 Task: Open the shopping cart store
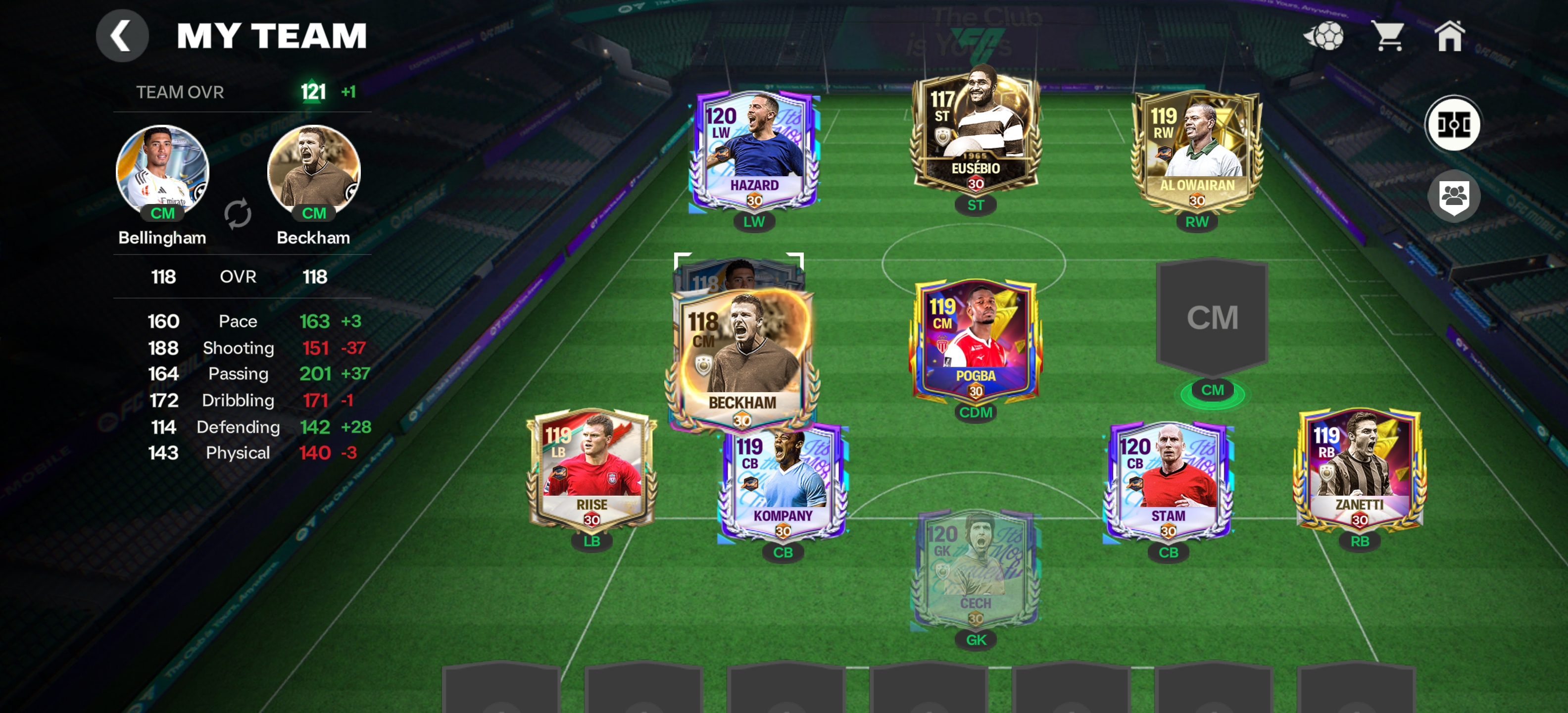(x=1388, y=36)
